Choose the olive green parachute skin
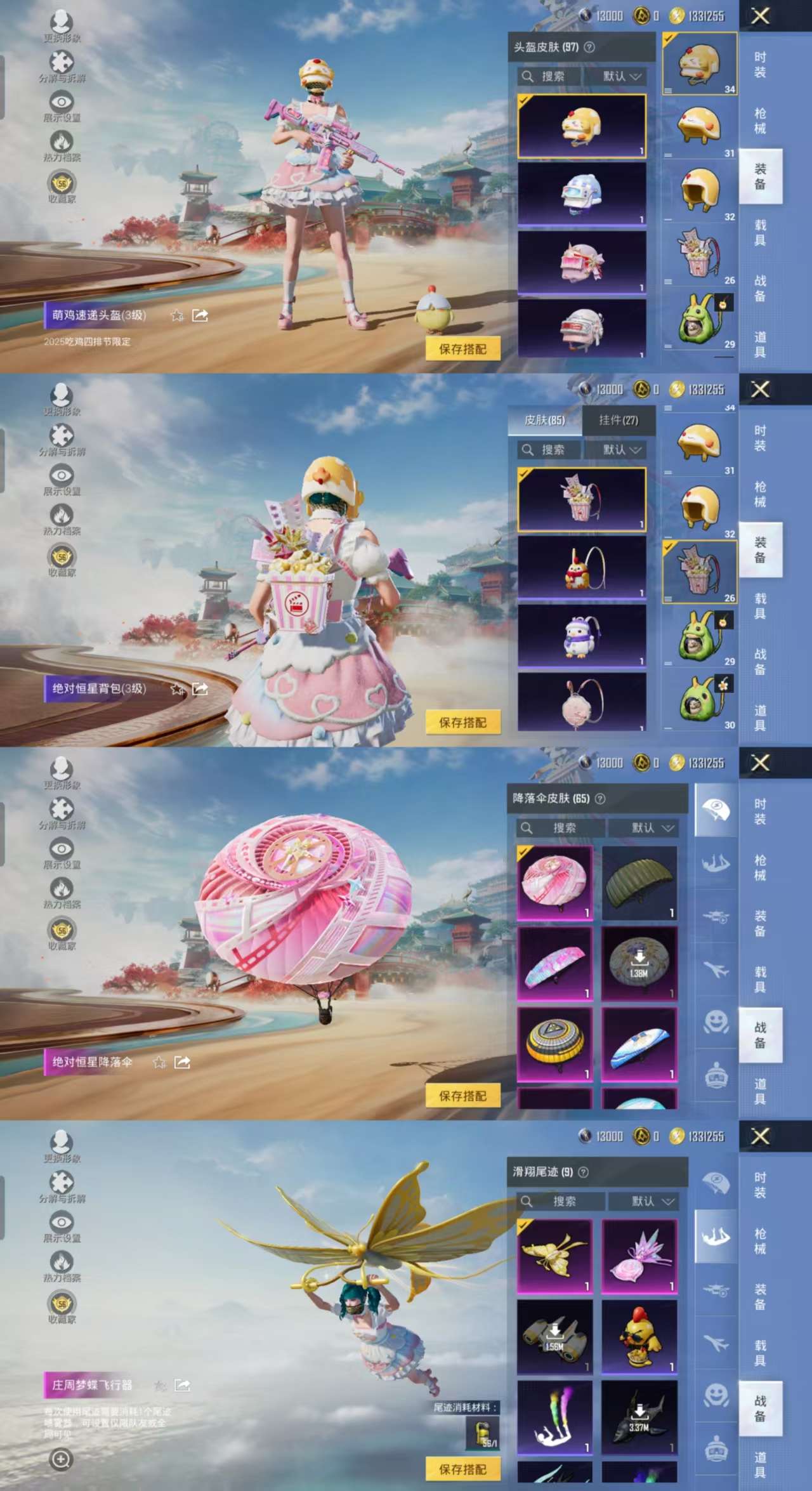 [639, 883]
